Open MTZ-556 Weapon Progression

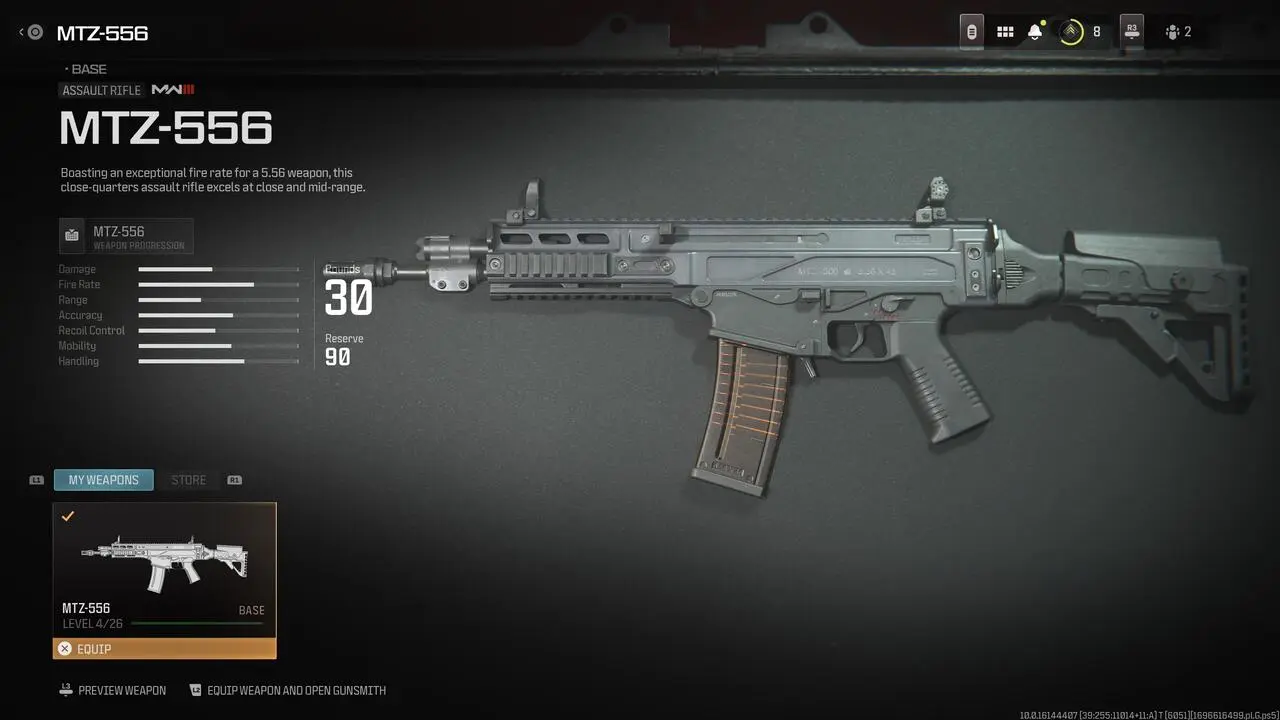pos(126,236)
